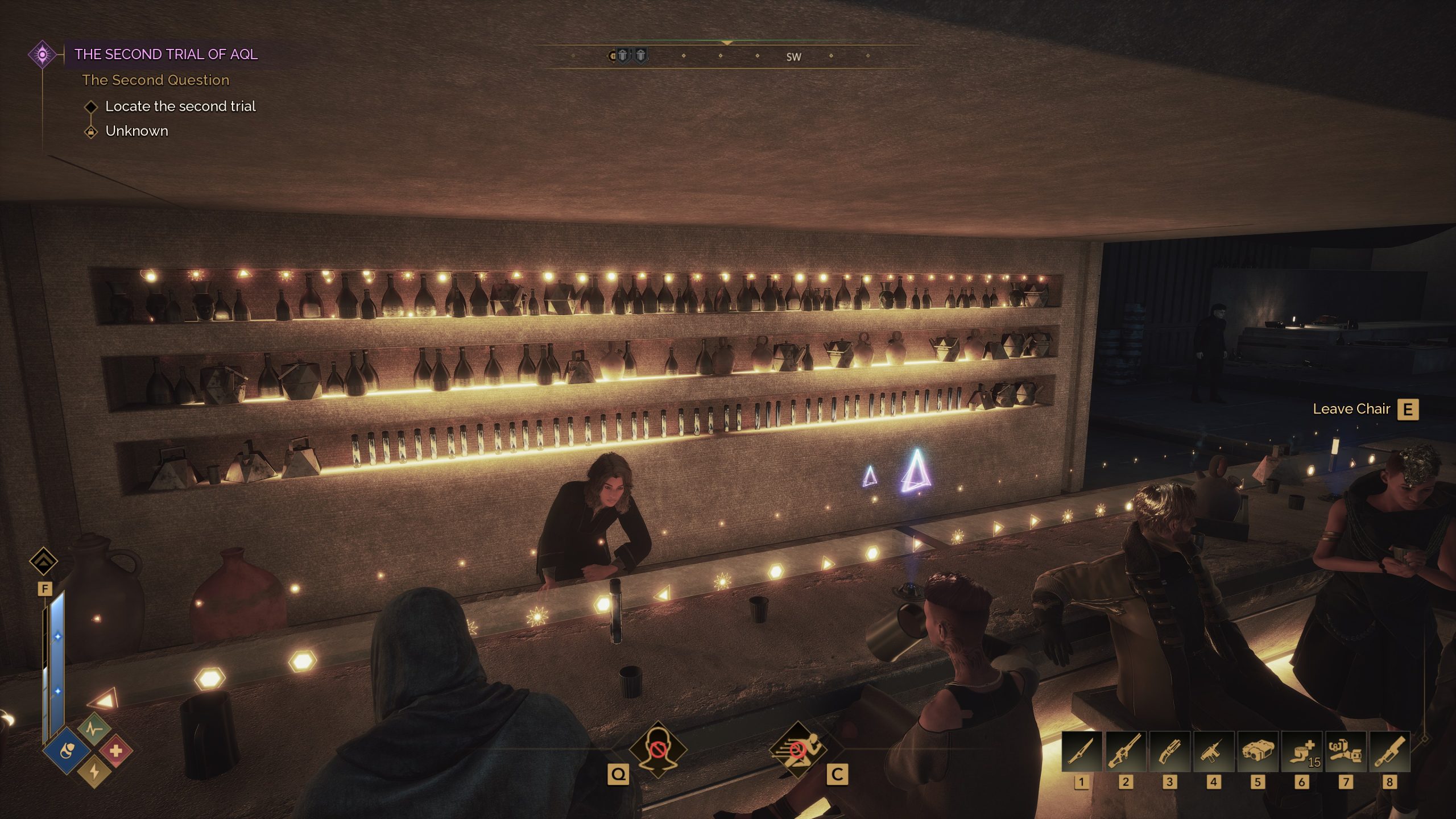The height and width of the screenshot is (819, 1456).
Task: Select the knife in hotbar slot 1
Action: [1081, 752]
